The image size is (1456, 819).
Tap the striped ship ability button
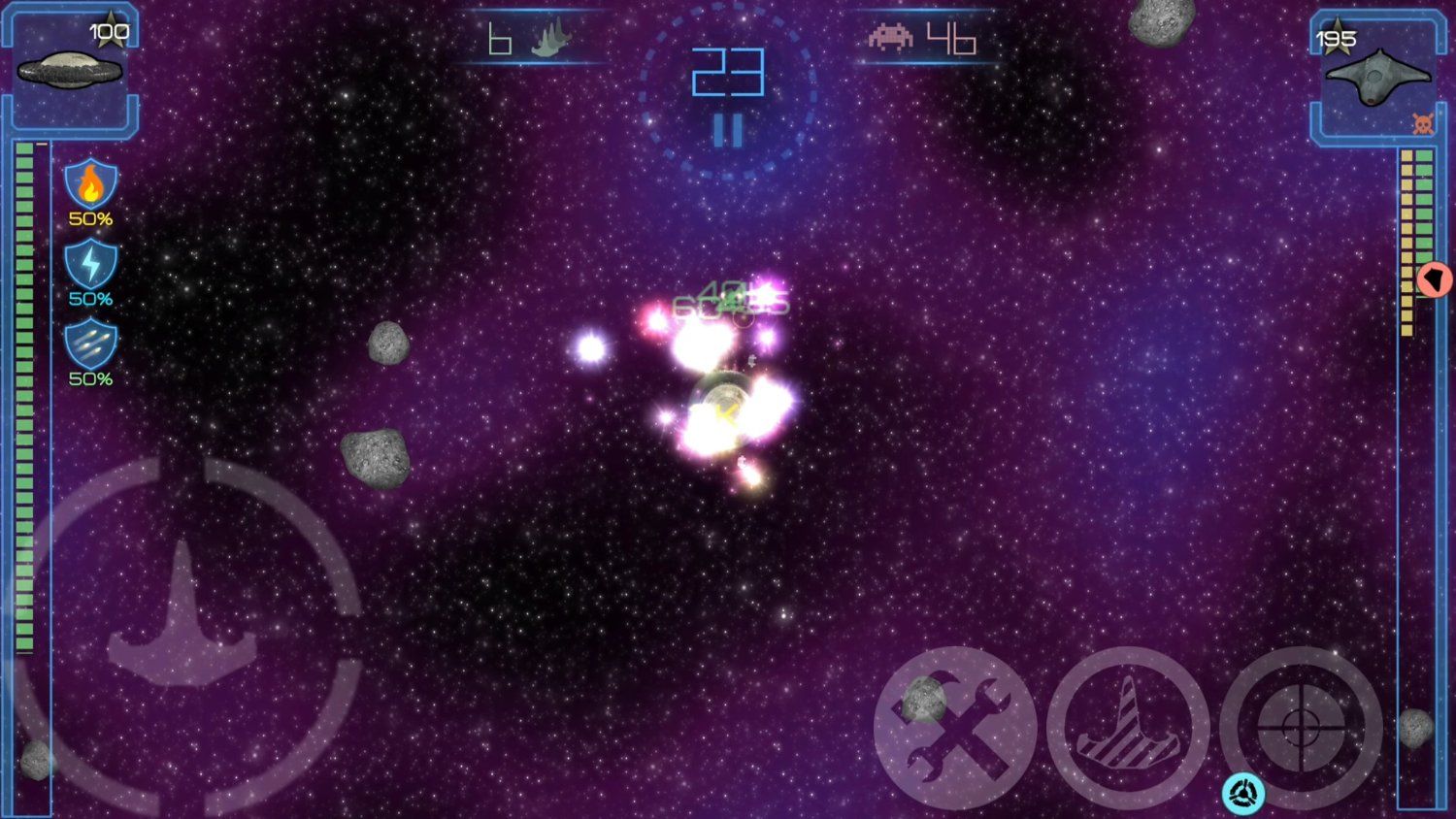(1128, 728)
